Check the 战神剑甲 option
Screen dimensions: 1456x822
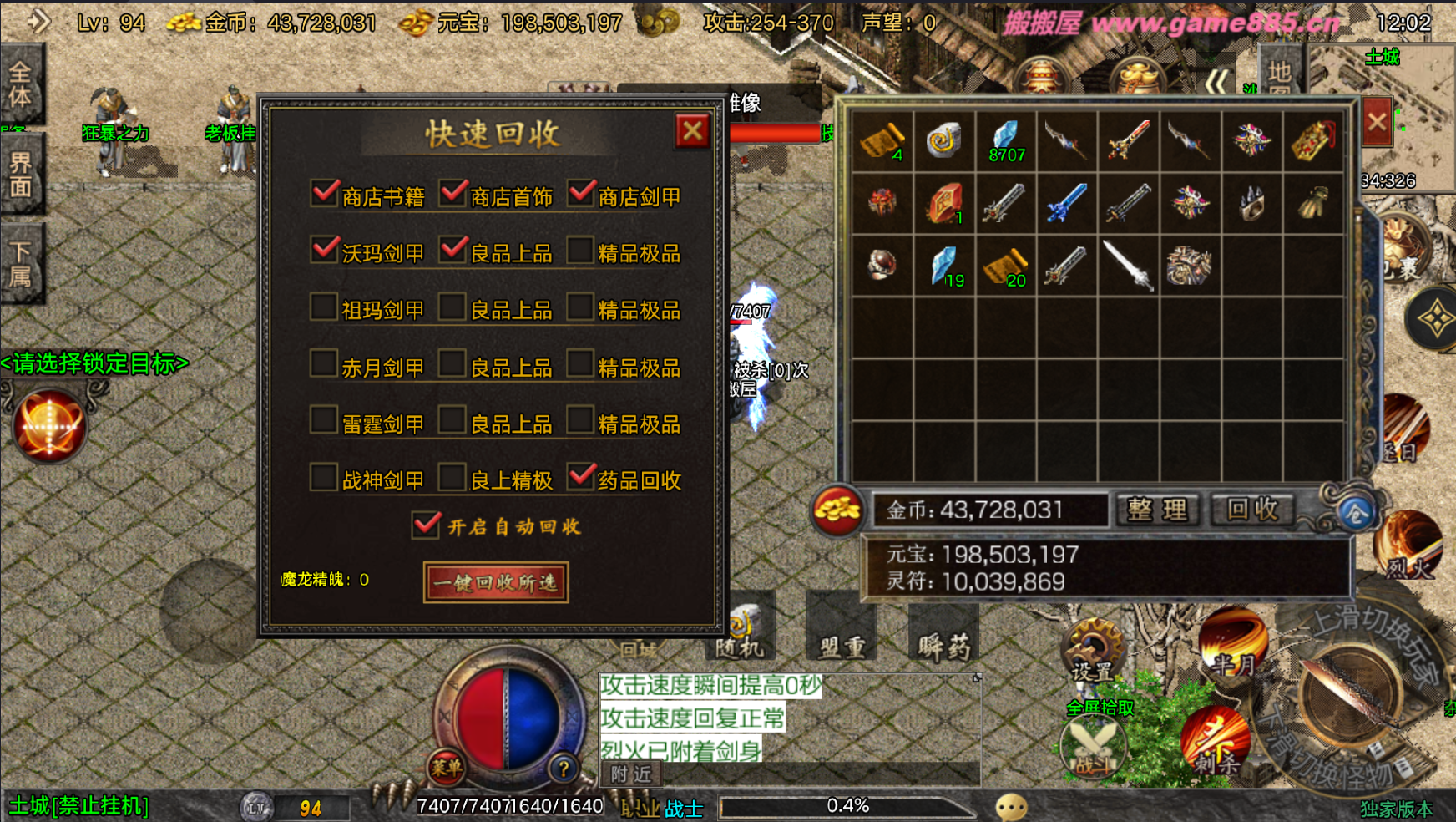pyautogui.click(x=324, y=478)
